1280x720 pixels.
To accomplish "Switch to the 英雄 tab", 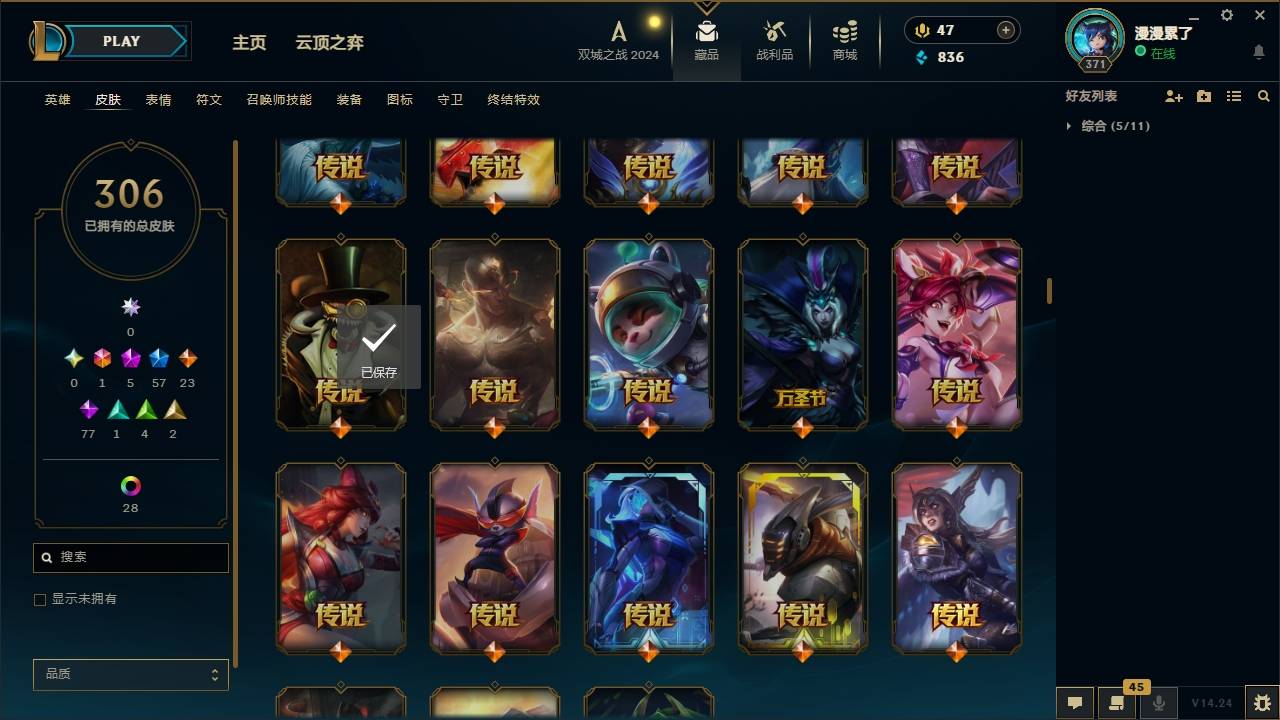I will (x=57, y=100).
